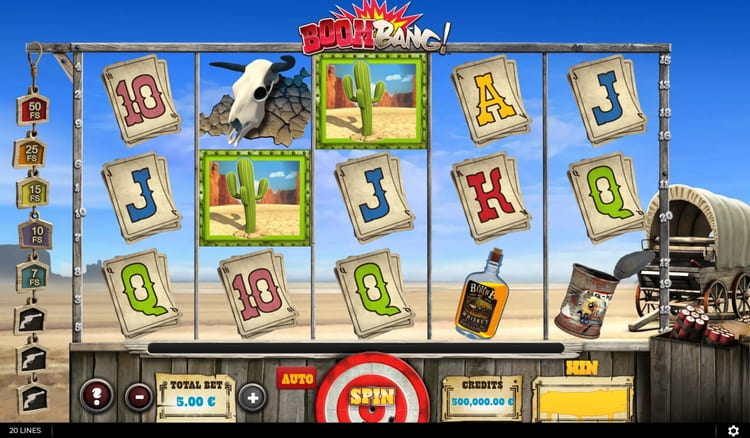The image size is (750, 438).
Task: Decrease total bet with the minus button
Action: point(138,396)
